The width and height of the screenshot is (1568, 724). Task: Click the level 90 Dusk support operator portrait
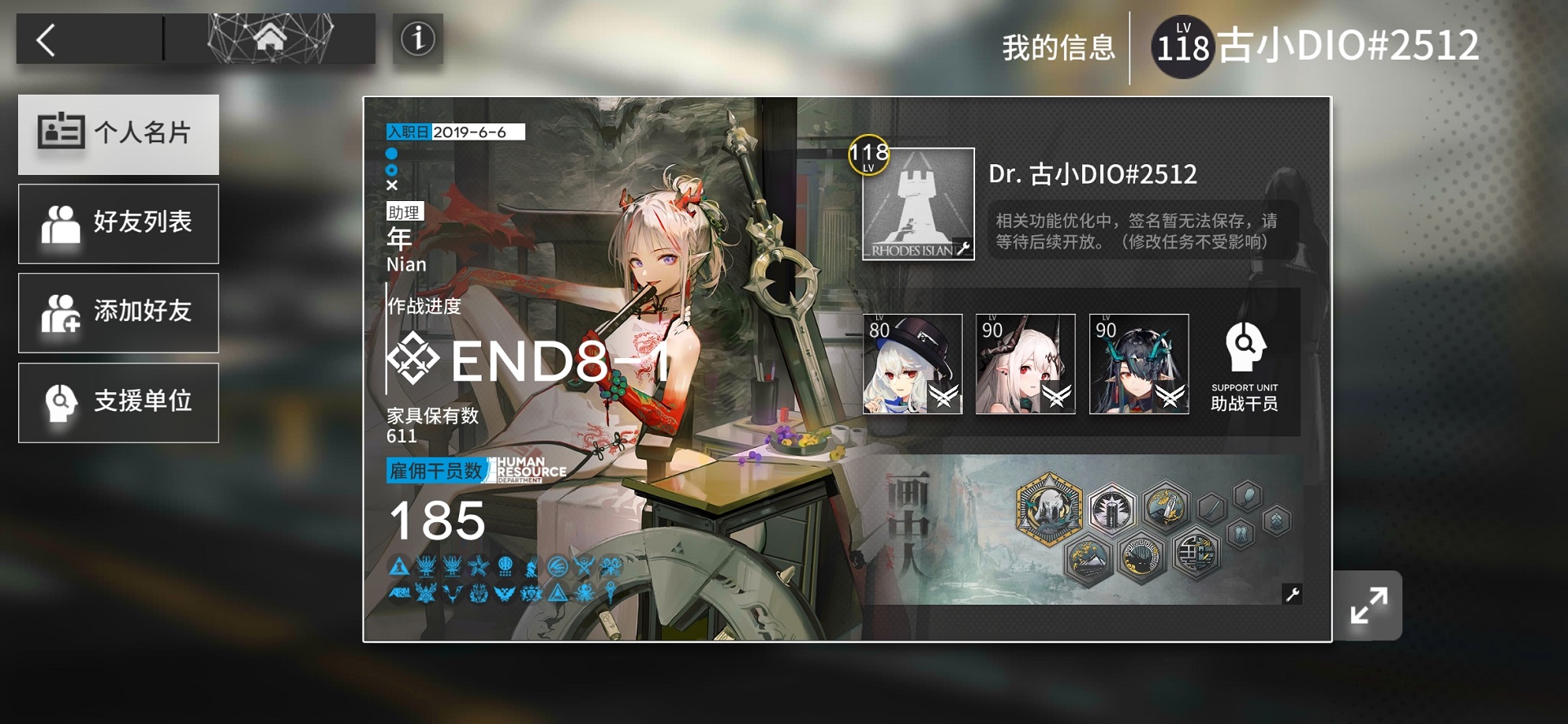1138,364
